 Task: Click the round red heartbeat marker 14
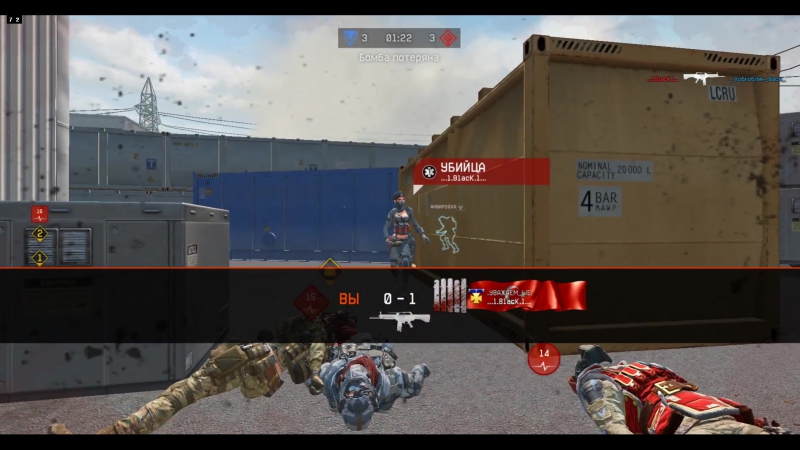[x=544, y=357]
